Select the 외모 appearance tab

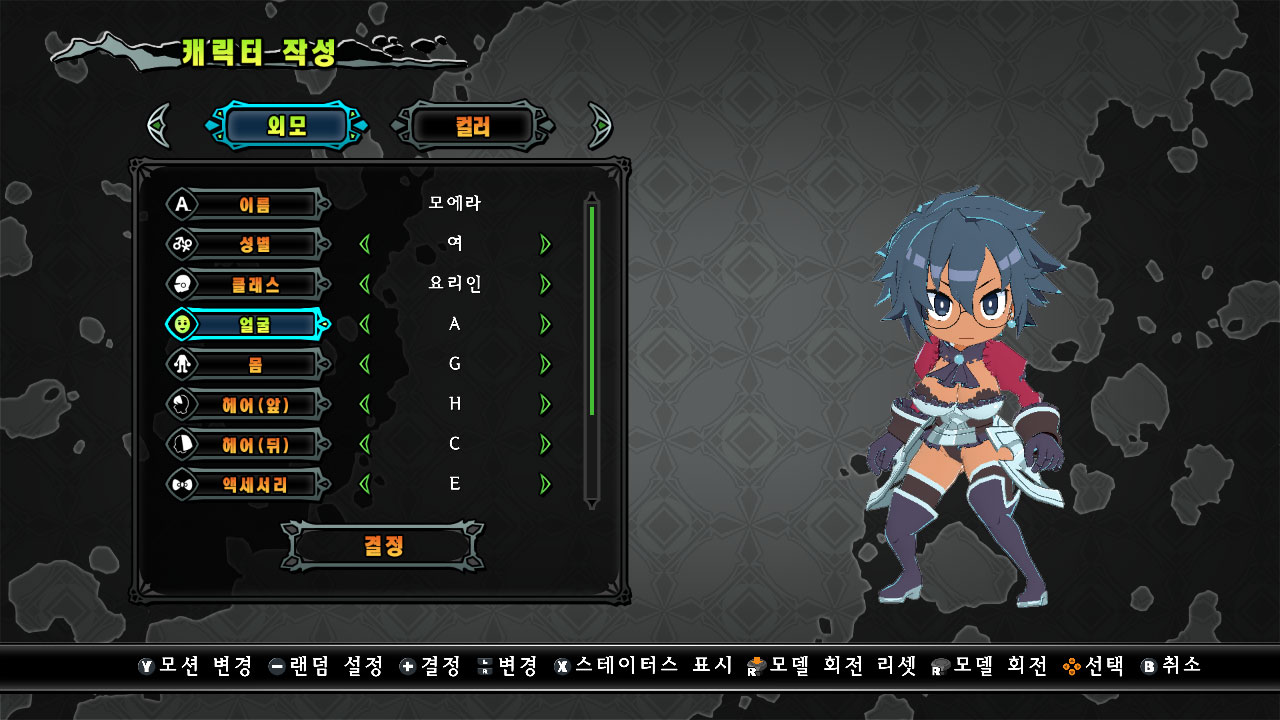(287, 125)
